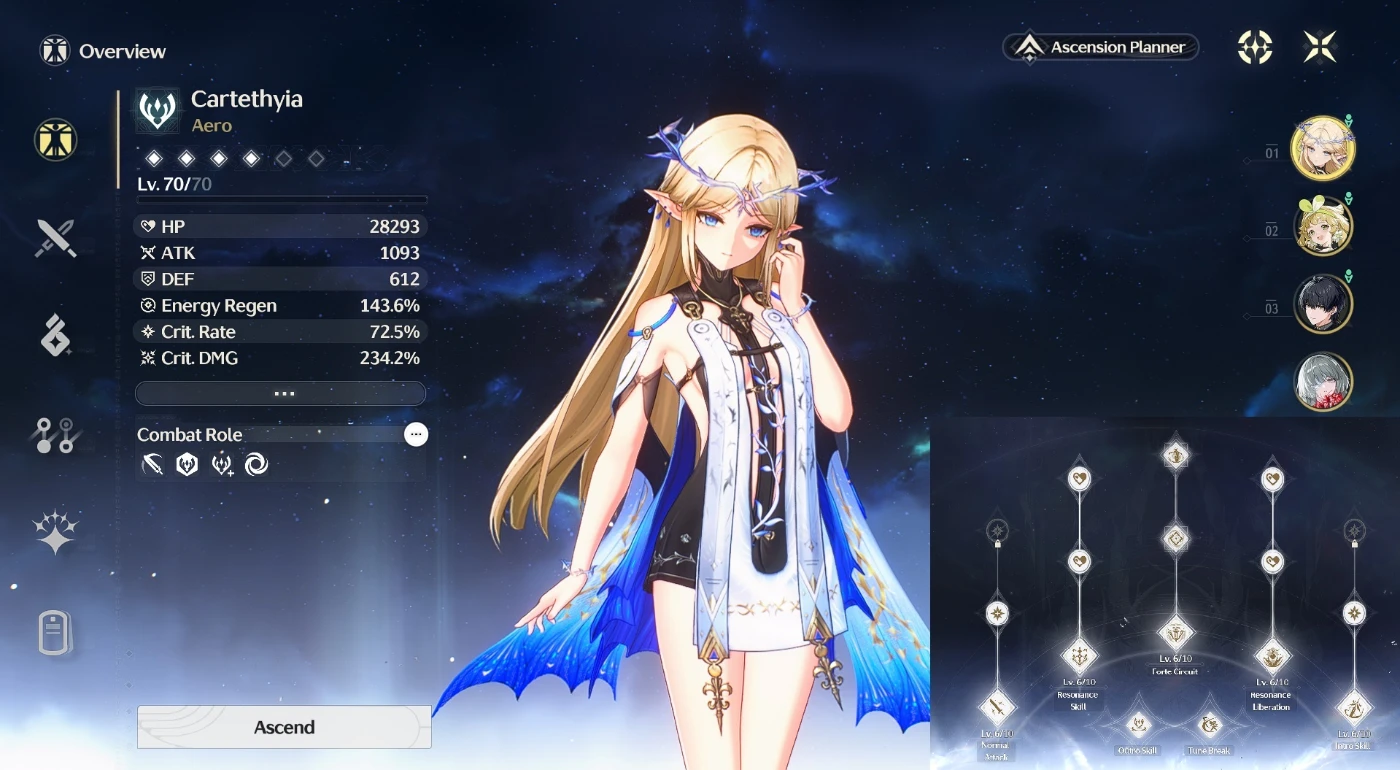Choose the second team member with flower hairpin
Image resolution: width=1400 pixels, height=770 pixels.
1323,227
